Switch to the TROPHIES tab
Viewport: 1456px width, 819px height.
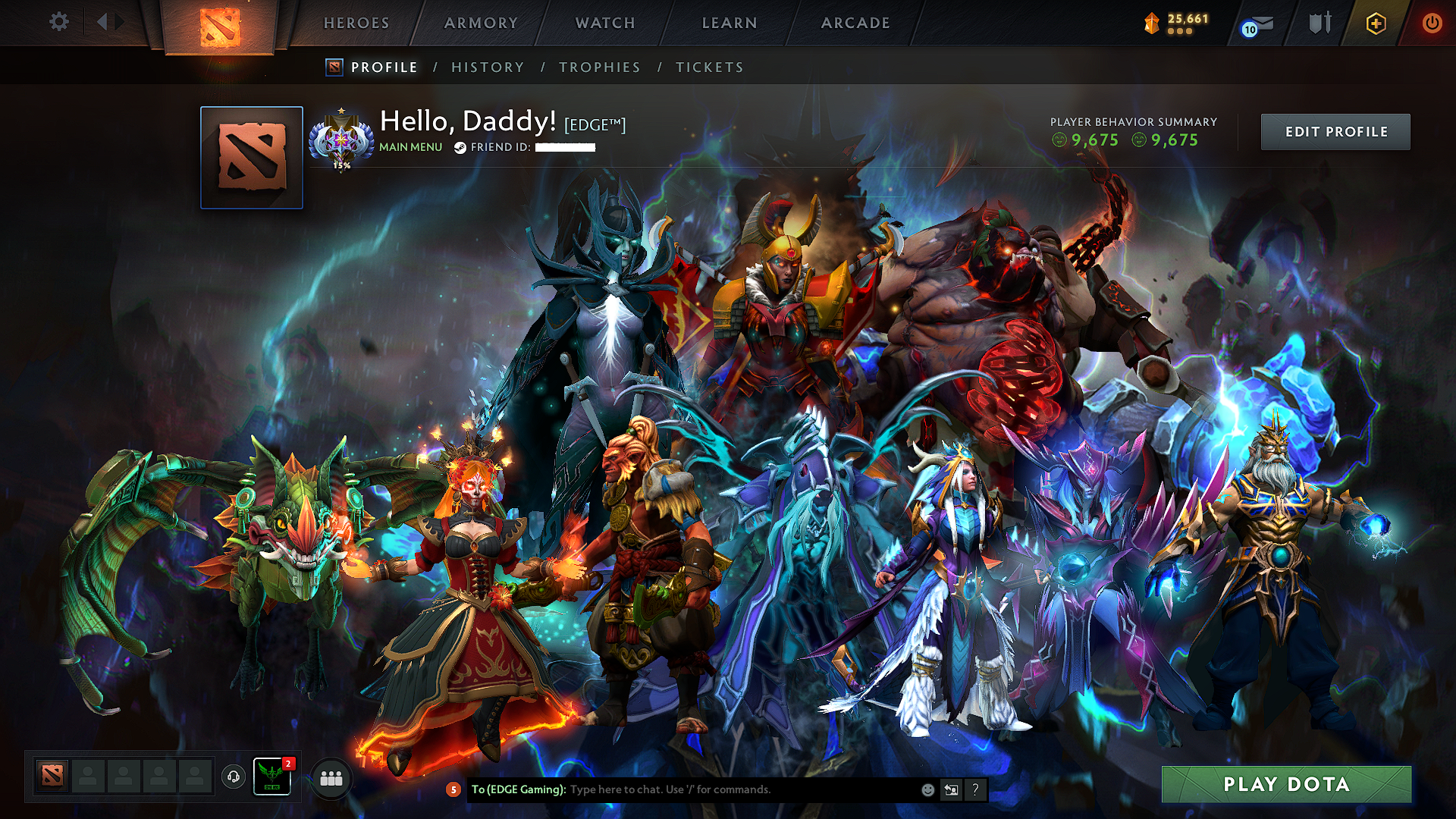(599, 67)
